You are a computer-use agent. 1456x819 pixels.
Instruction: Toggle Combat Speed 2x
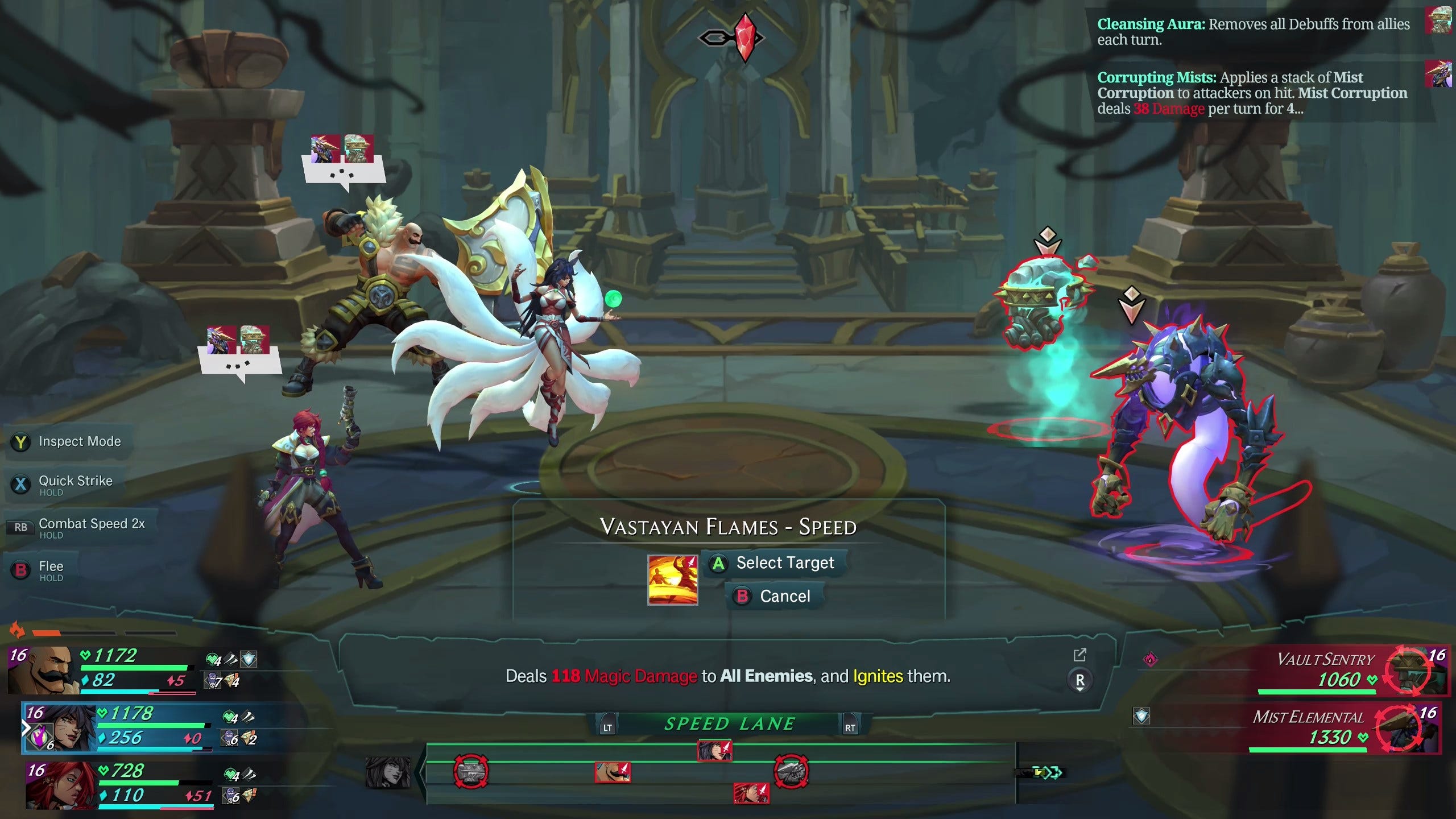tap(80, 527)
